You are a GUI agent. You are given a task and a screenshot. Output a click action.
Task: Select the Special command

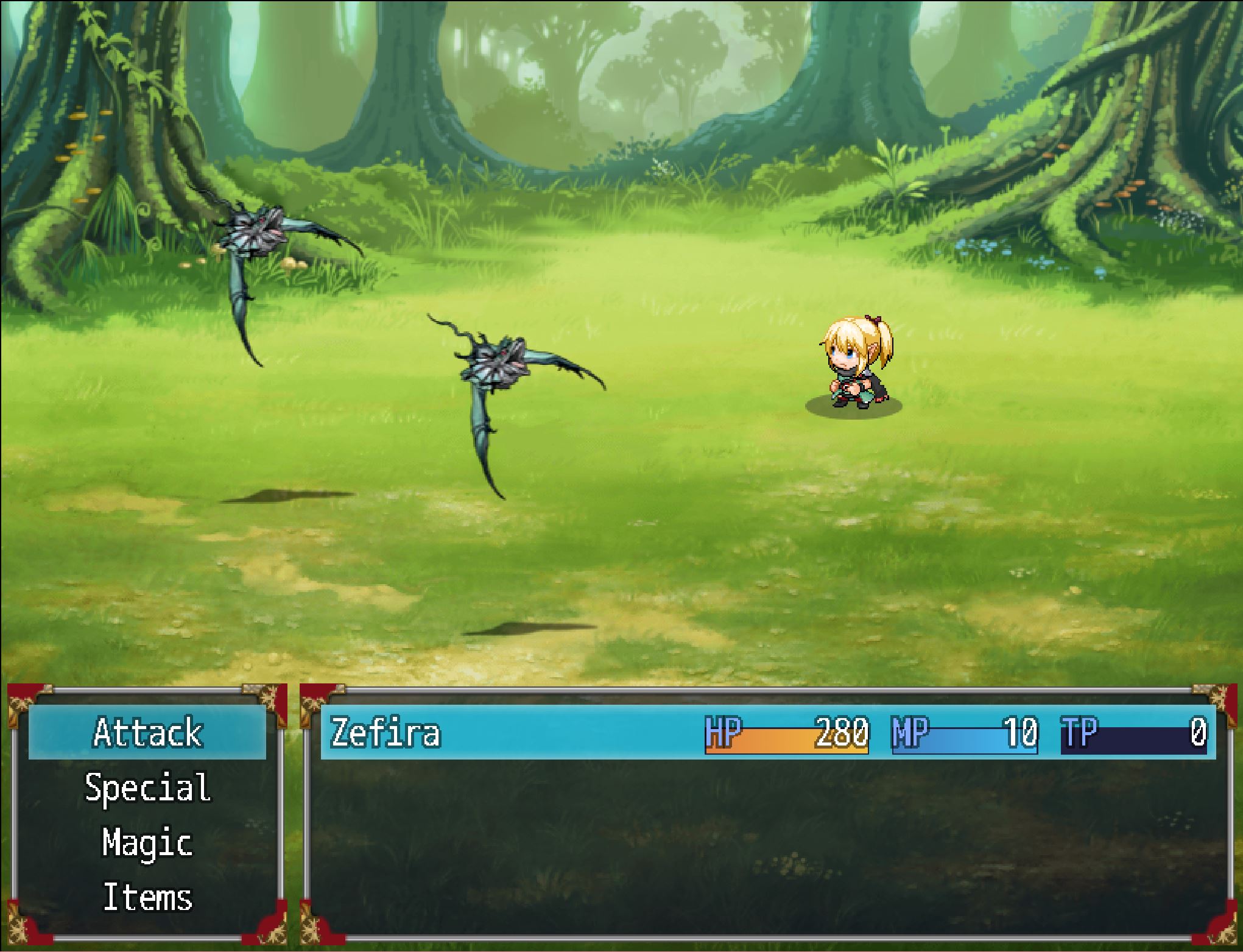[147, 787]
